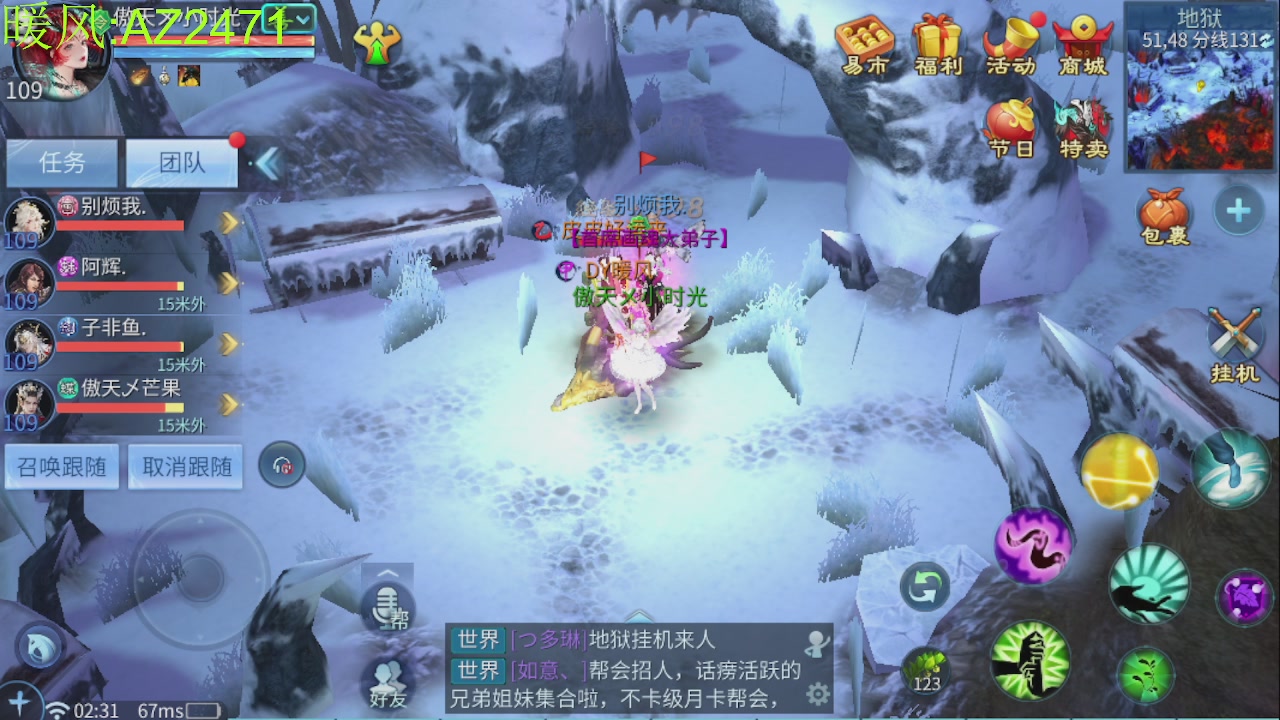The image size is (1280, 720).
Task: Toggle the headset voice chat icon
Action: tap(283, 465)
